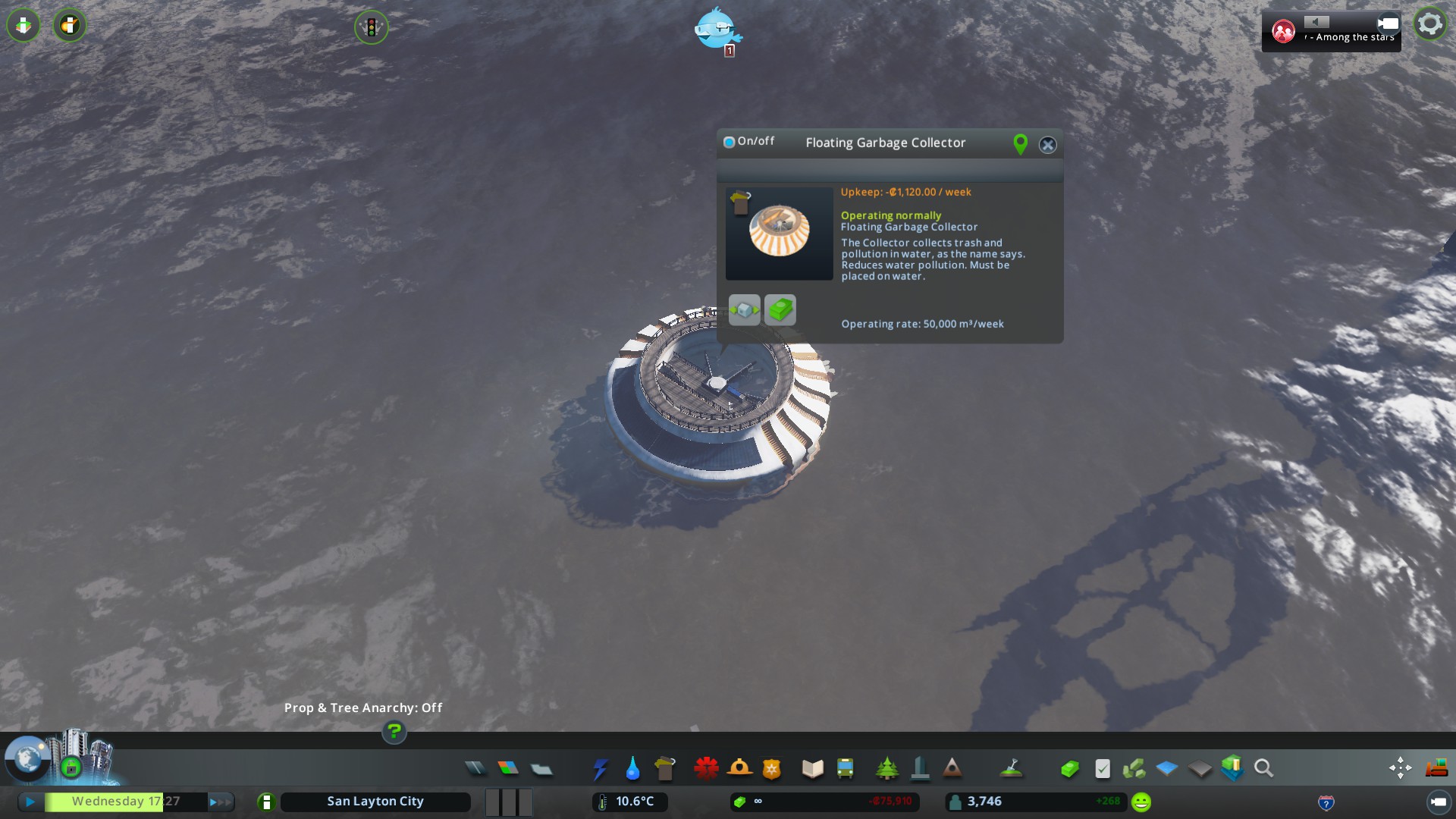This screenshot has width=1456, height=819.
Task: Open the electricity lightning bolt menu
Action: [600, 769]
